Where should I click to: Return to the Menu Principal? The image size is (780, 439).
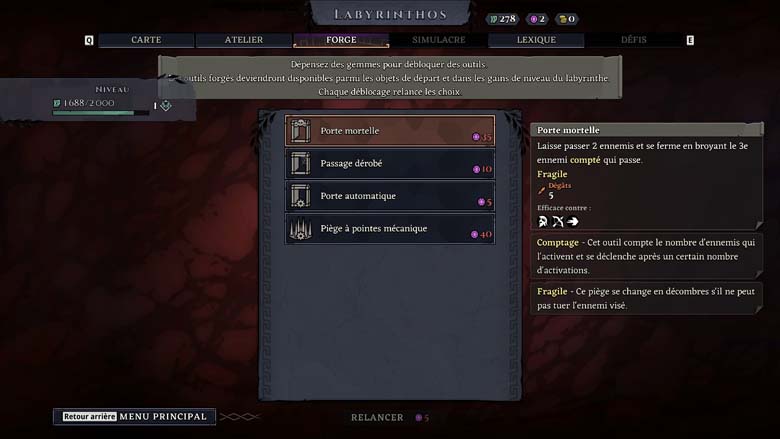point(135,417)
